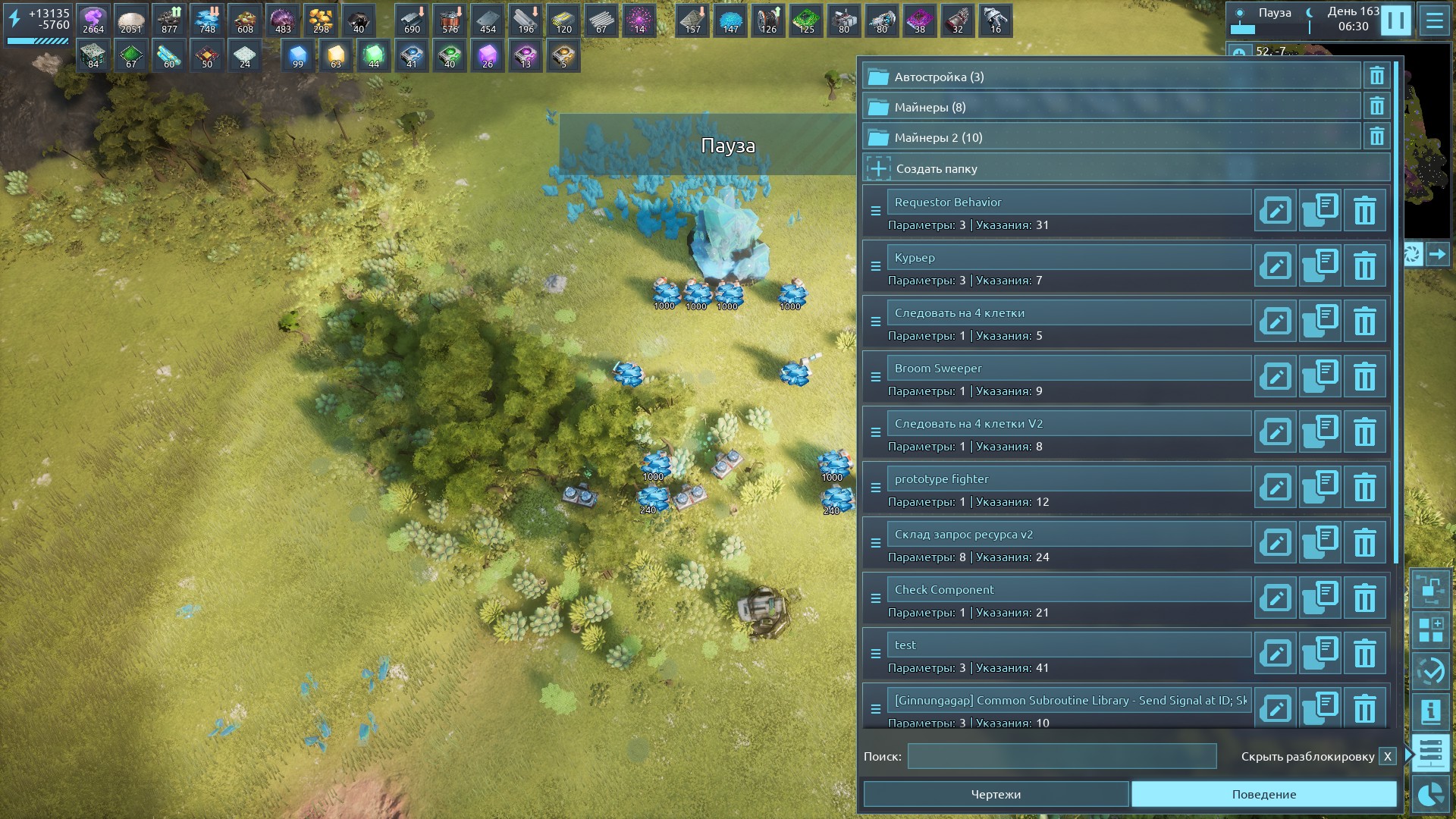Open the Майнеры 2 folder

pos(1111,137)
